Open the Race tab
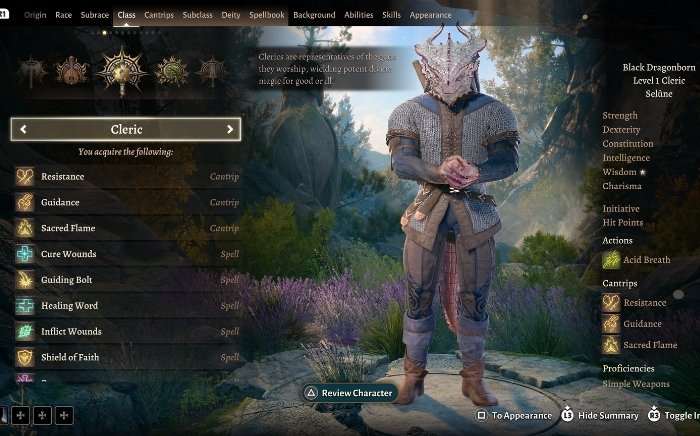Image resolution: width=700 pixels, height=436 pixels. tap(64, 15)
